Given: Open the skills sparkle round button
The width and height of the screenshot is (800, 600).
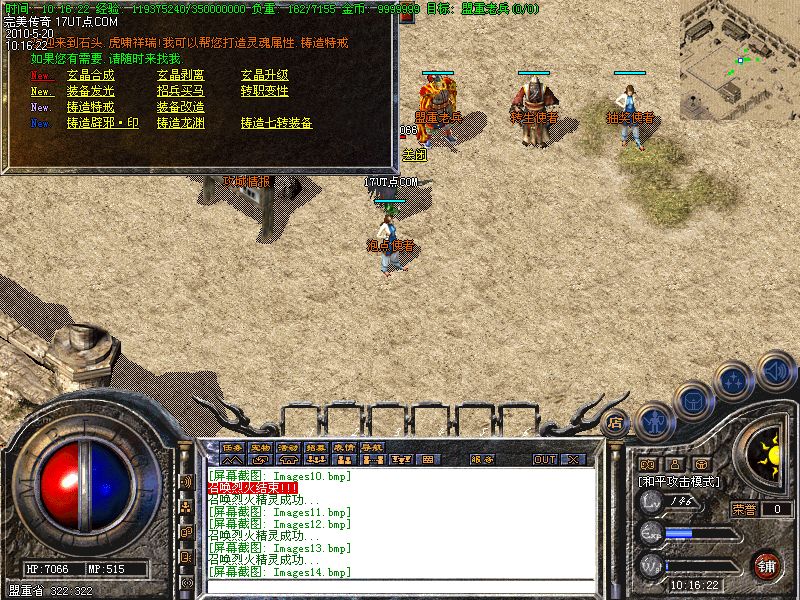Looking at the screenshot, I should [735, 380].
